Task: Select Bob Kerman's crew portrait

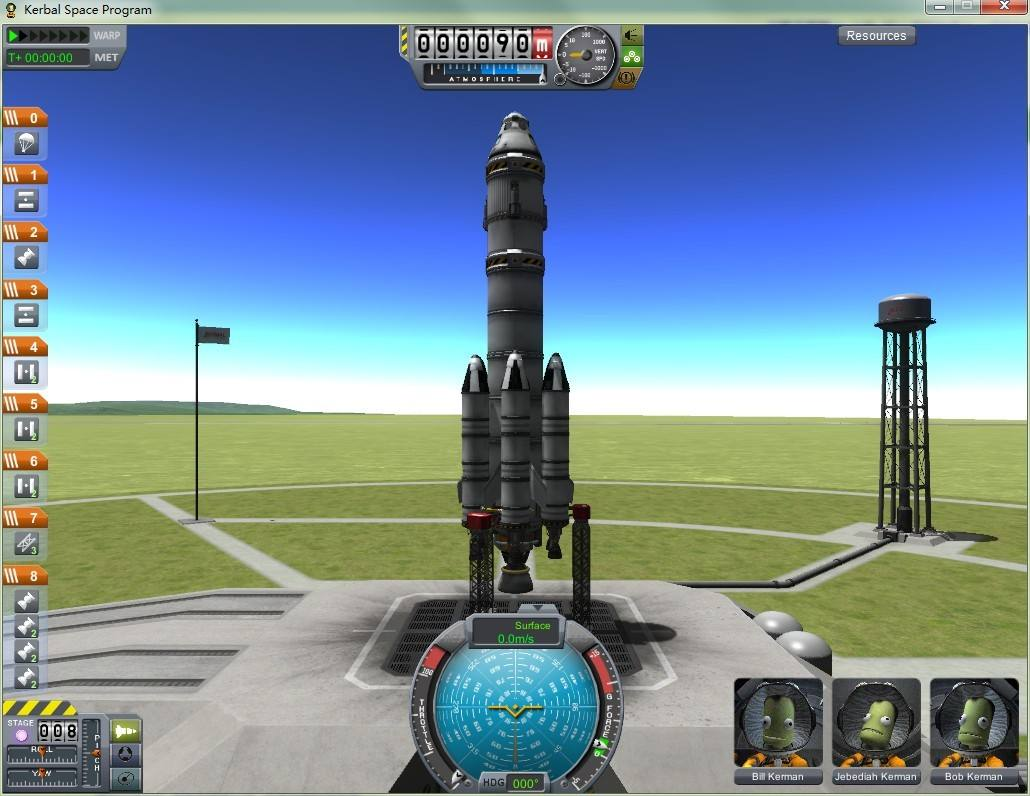Action: pyautogui.click(x=973, y=723)
